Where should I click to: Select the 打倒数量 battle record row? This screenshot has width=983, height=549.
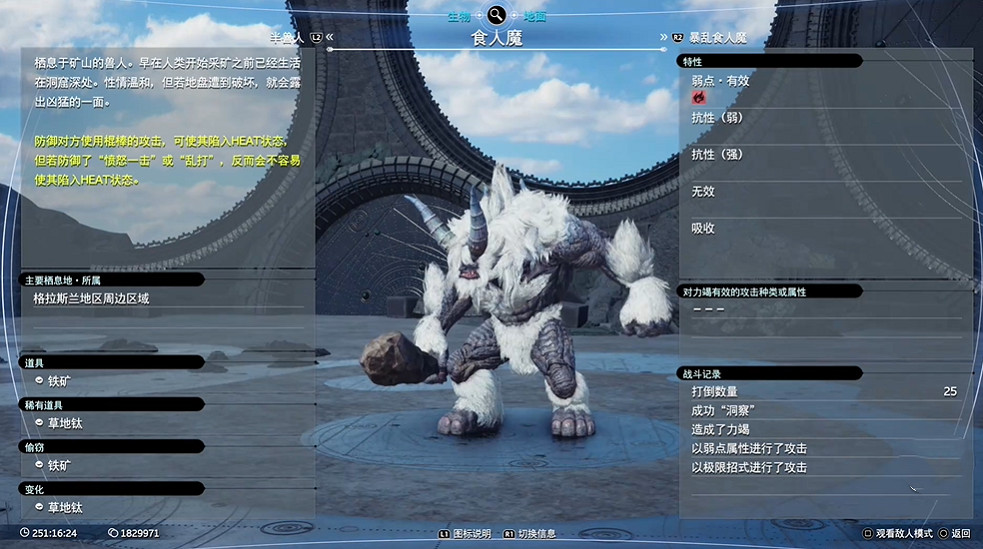click(x=820, y=391)
